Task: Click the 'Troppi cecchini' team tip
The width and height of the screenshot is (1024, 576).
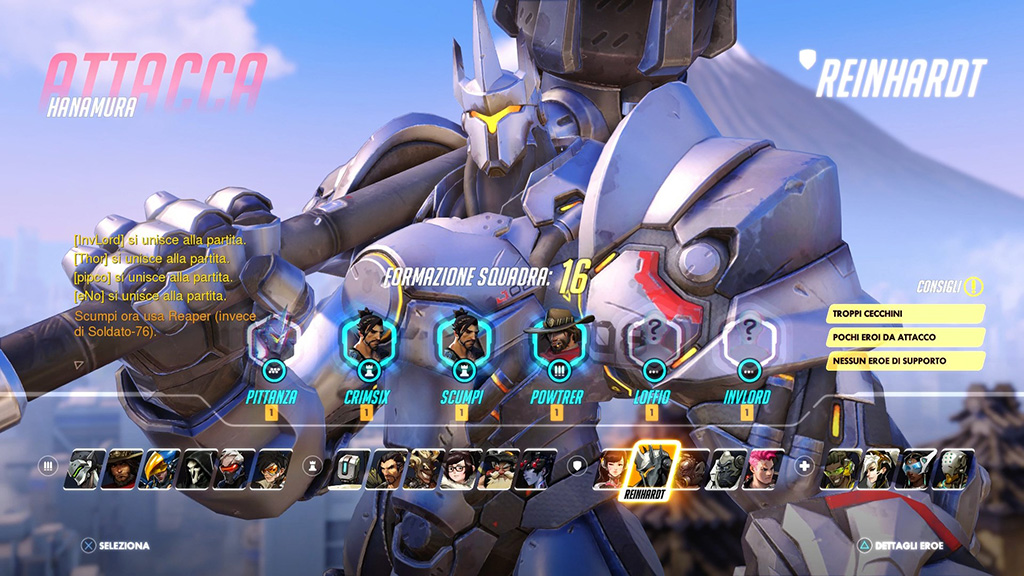Action: click(x=906, y=314)
